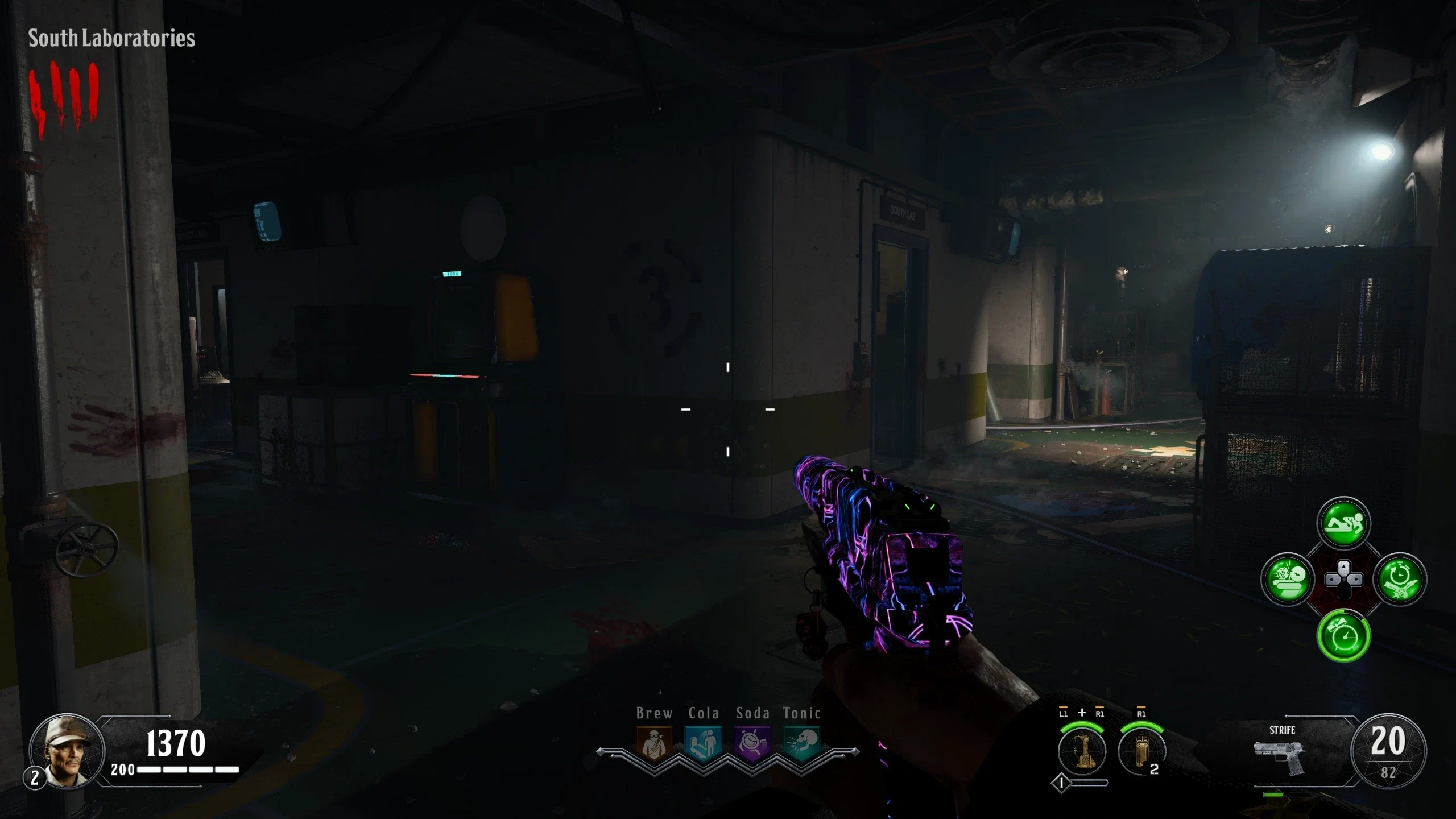Activate the alarm clock elixir
The width and height of the screenshot is (1456, 819).
point(1343,636)
